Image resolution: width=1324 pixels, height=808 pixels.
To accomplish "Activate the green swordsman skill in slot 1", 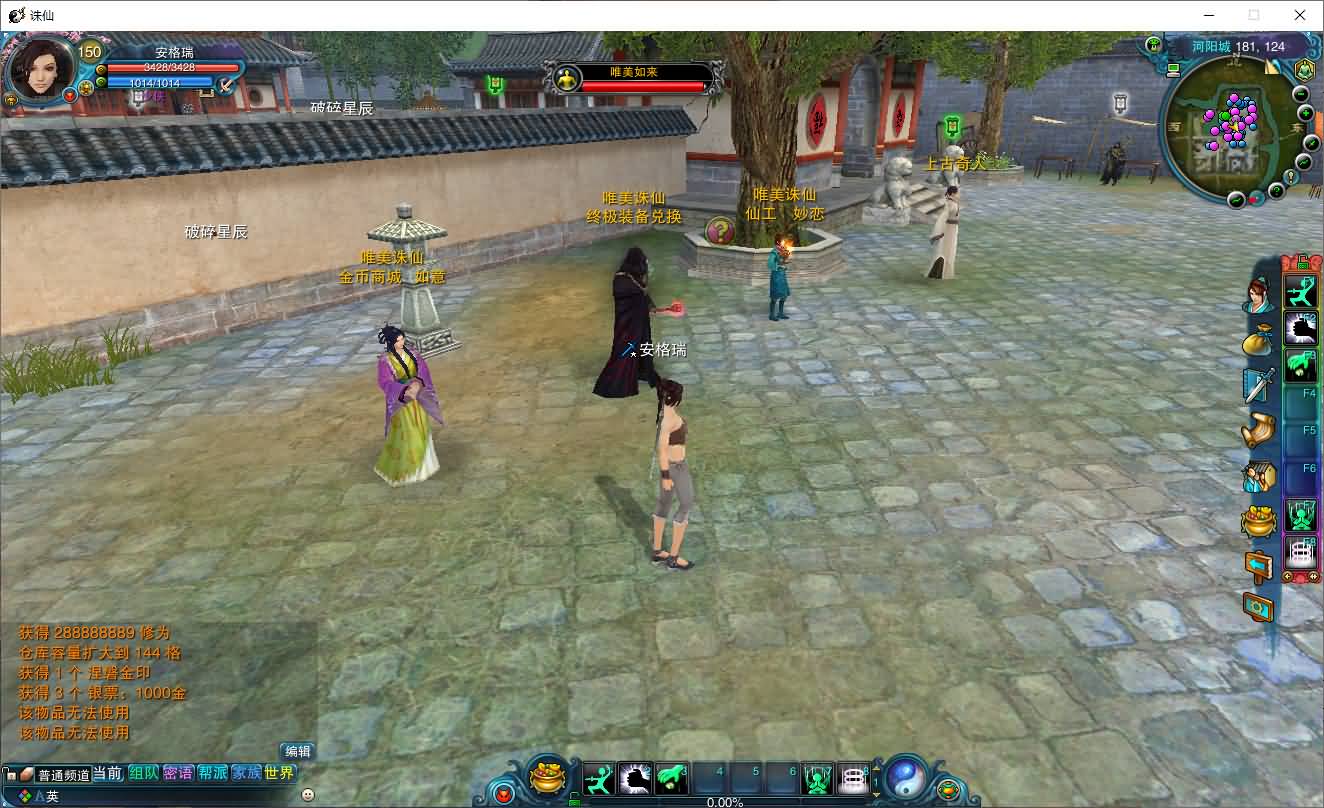I will coord(599,778).
